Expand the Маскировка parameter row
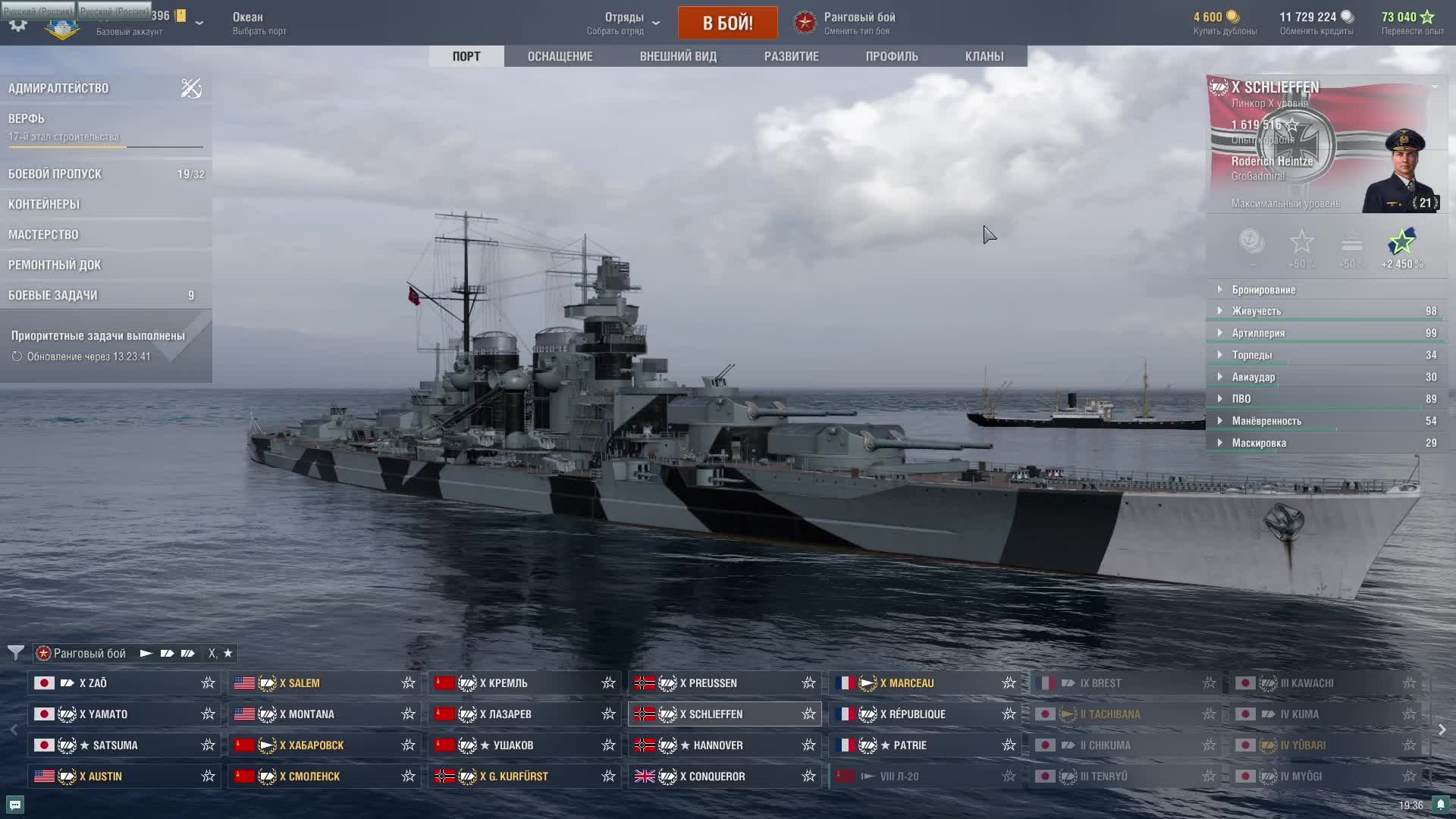 tap(1259, 443)
